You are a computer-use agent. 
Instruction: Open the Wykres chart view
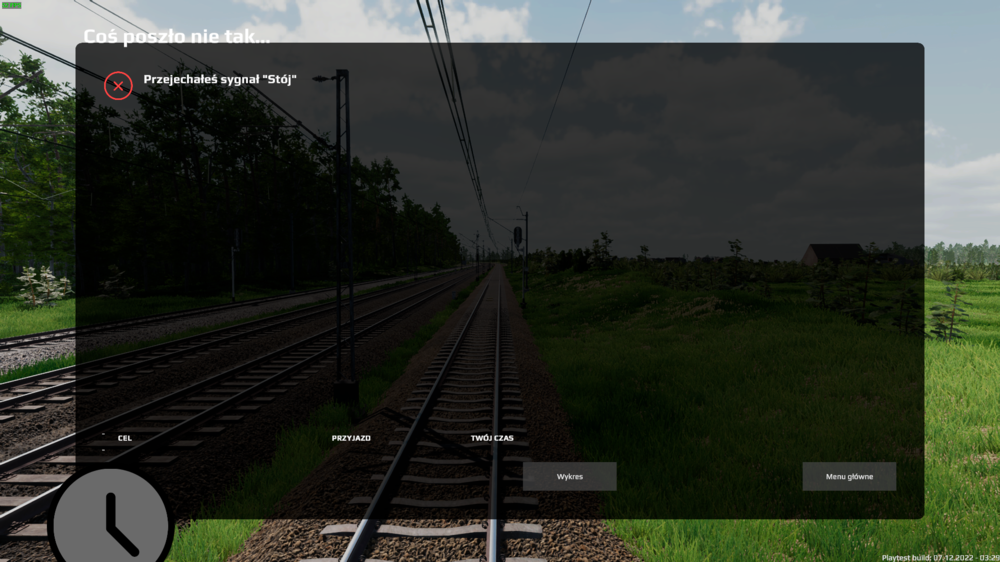[x=569, y=476]
